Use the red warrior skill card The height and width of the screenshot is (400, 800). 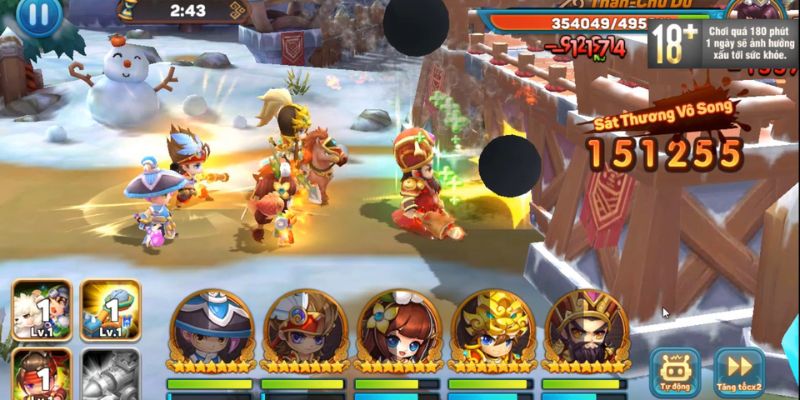[x=41, y=375]
